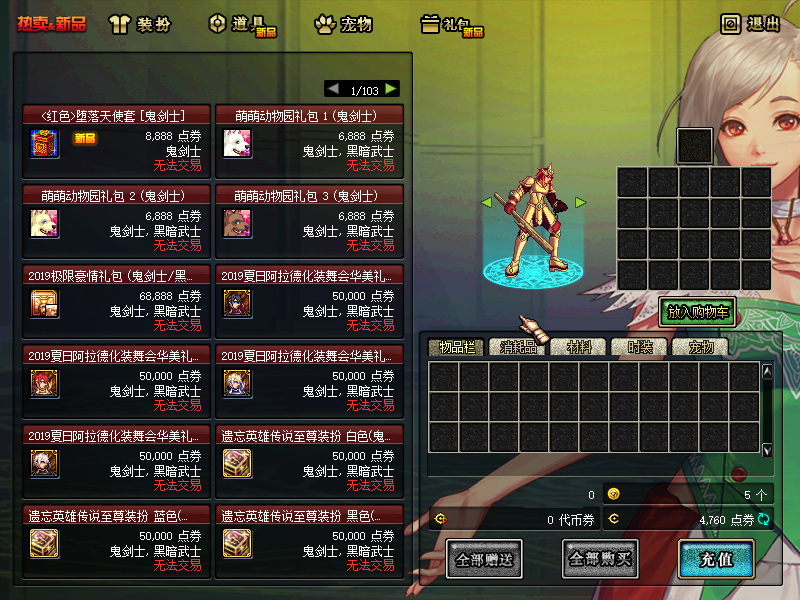
Task: Rotate character preview with right arrow
Action: [x=580, y=203]
